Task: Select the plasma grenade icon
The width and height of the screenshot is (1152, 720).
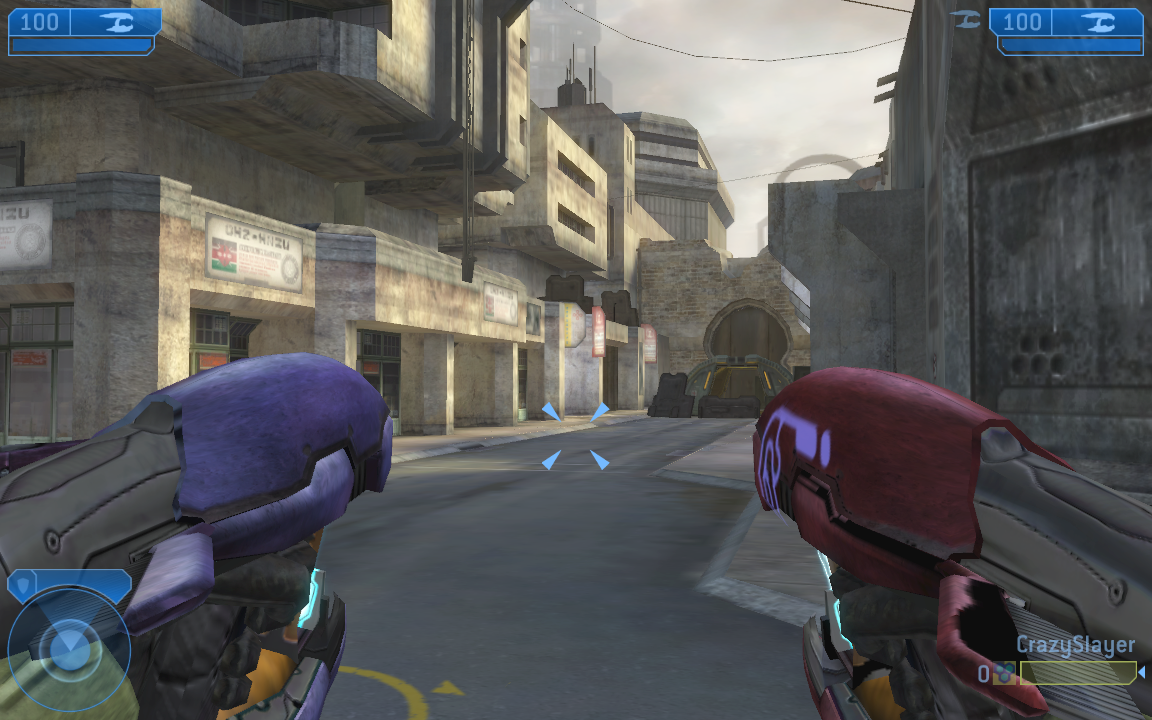Action: pyautogui.click(x=1003, y=674)
